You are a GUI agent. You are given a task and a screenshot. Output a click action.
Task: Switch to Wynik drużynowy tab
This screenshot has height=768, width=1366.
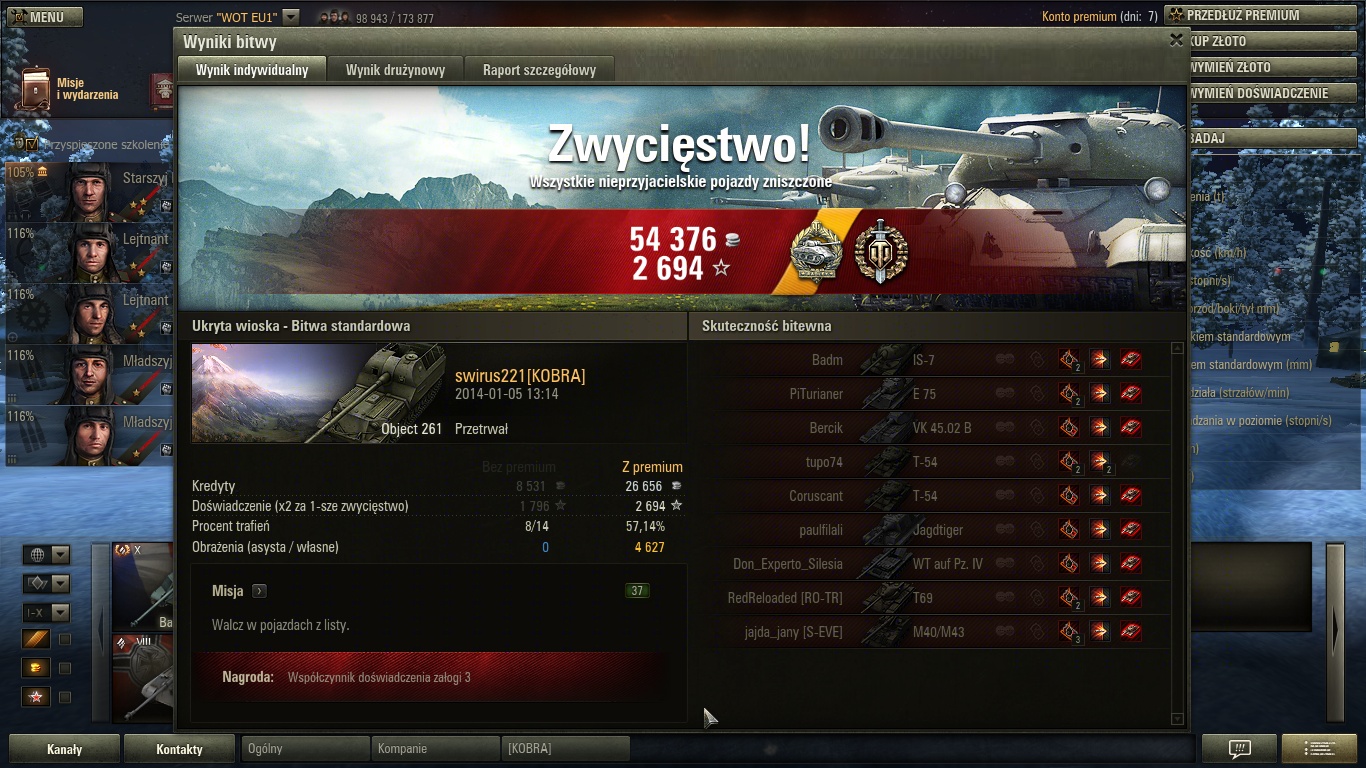[395, 70]
